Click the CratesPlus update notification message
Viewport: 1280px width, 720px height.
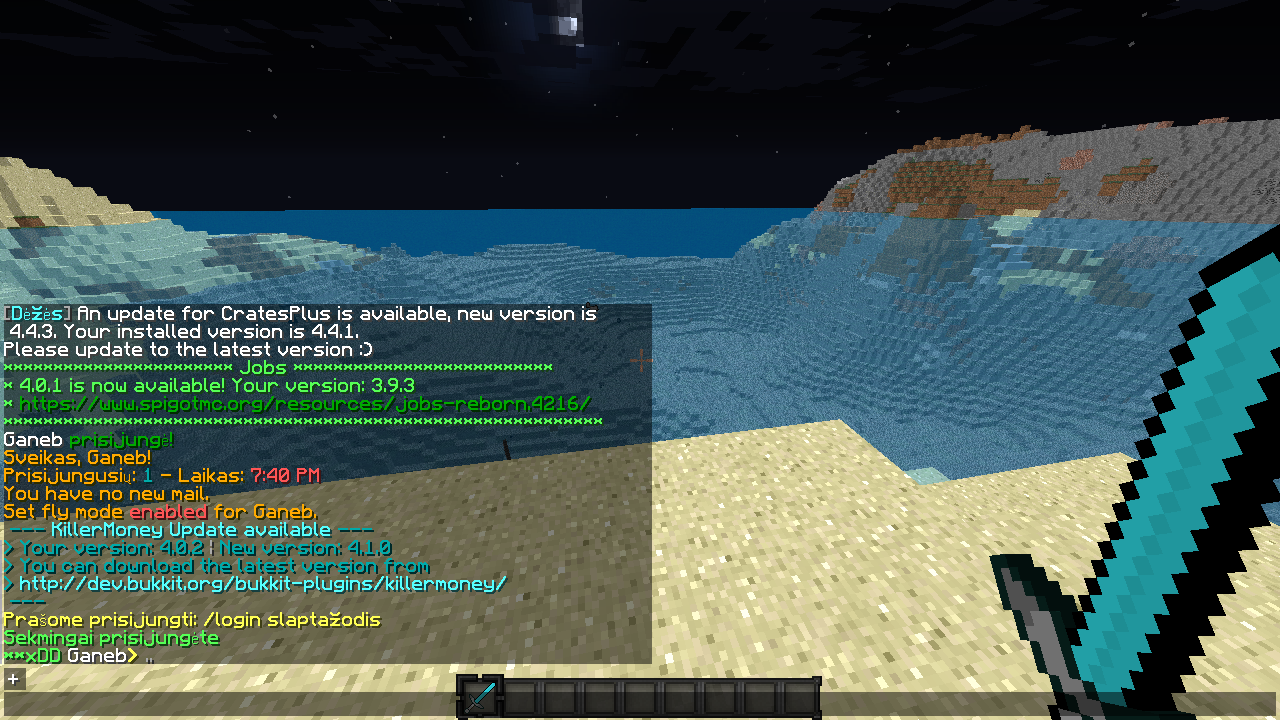300,313
